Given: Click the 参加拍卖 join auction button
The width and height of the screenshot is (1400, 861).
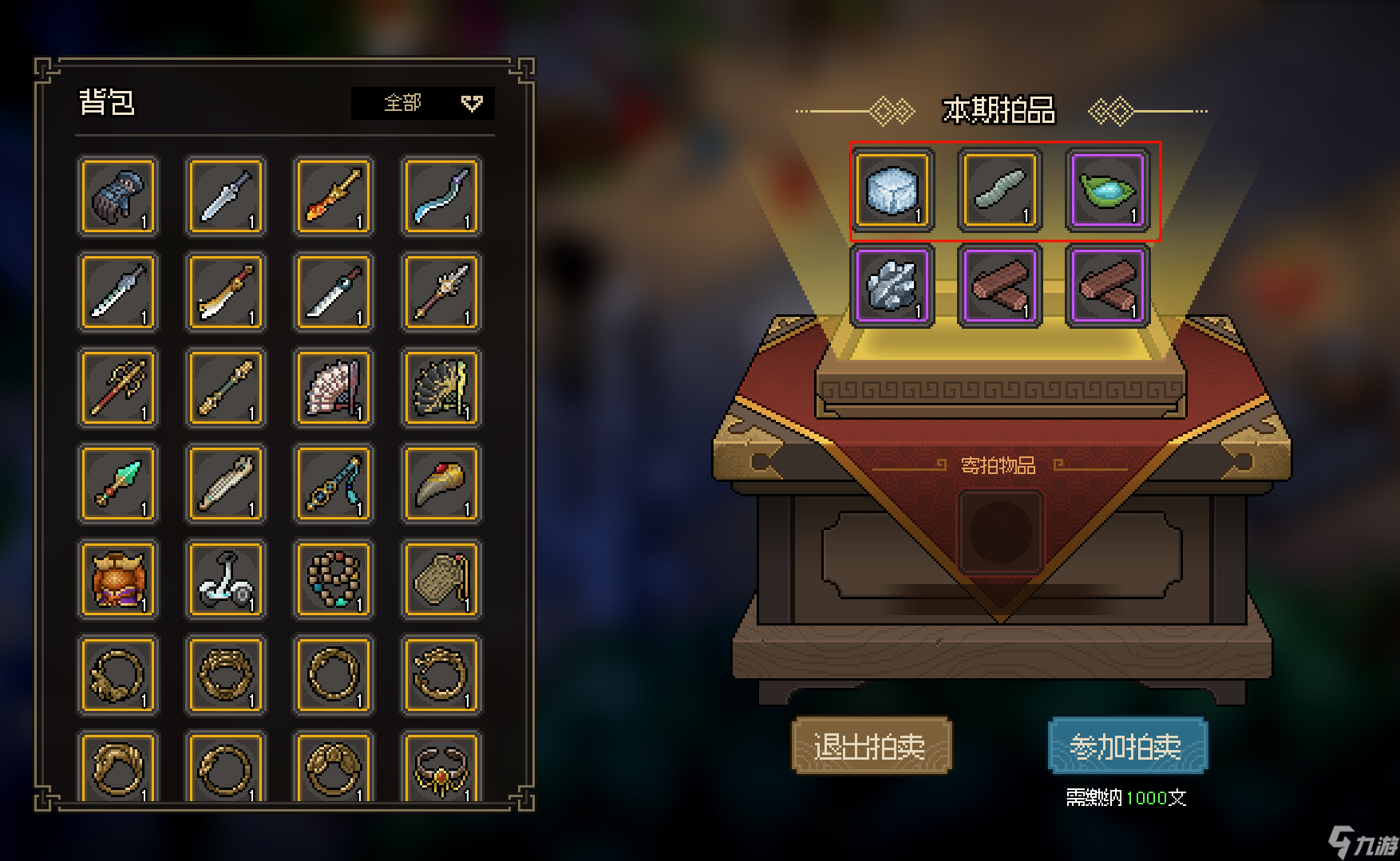Looking at the screenshot, I should click(1127, 746).
